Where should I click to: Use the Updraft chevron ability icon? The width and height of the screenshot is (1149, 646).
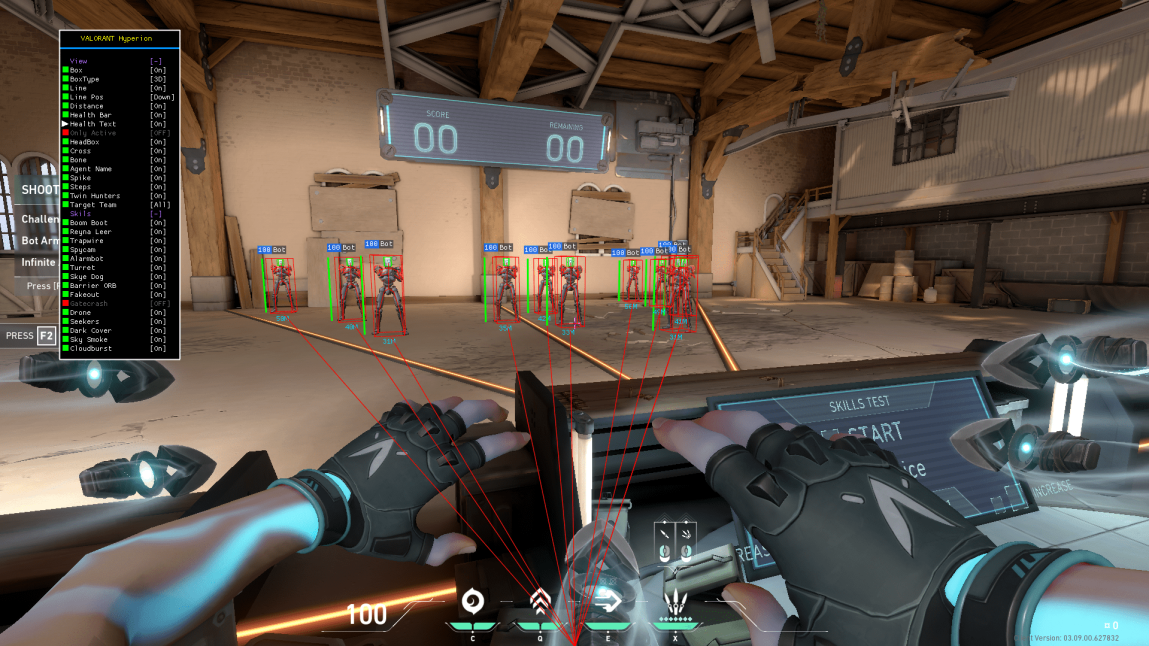click(540, 601)
